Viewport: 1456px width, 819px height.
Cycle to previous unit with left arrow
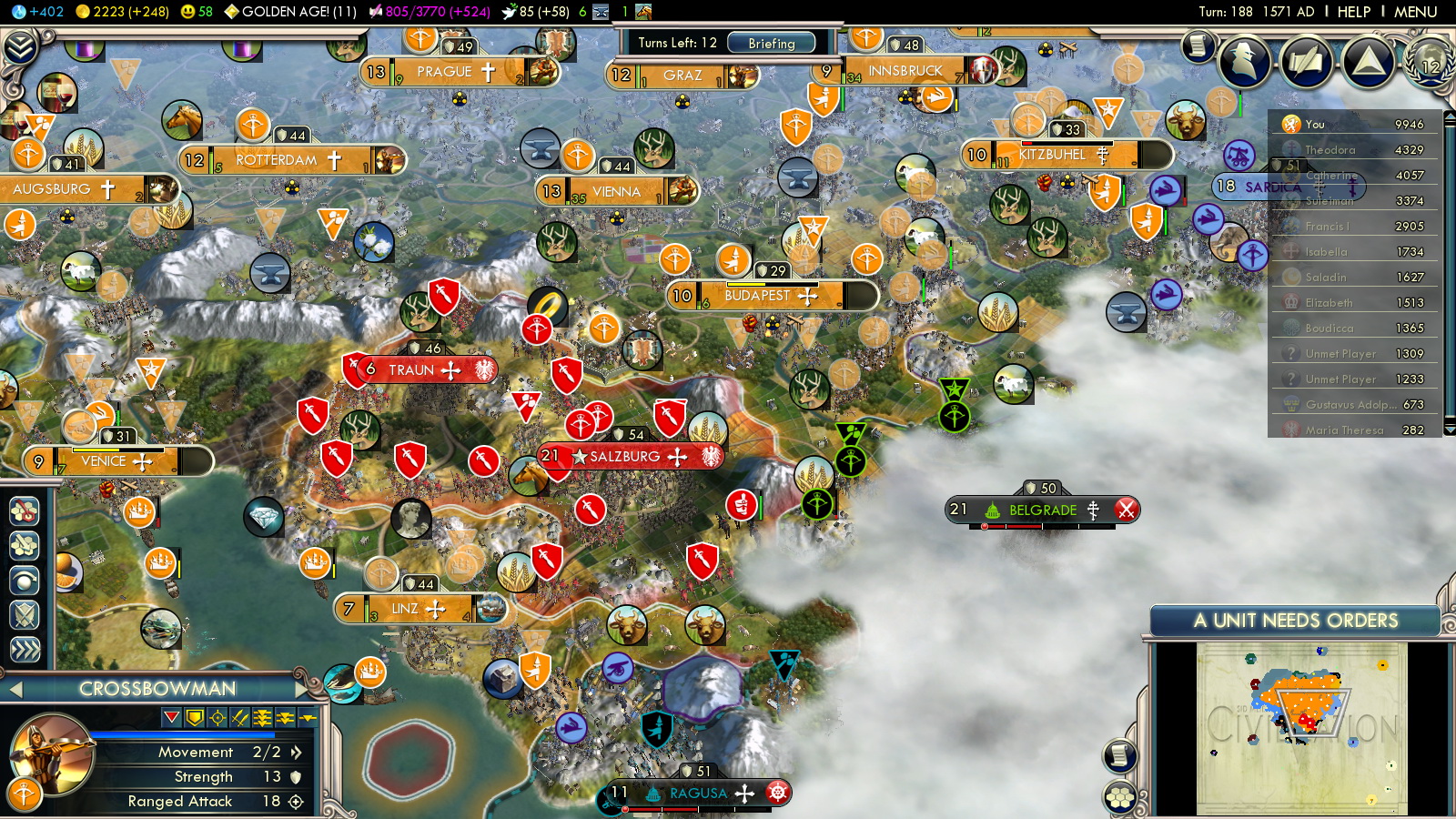pyautogui.click(x=15, y=690)
